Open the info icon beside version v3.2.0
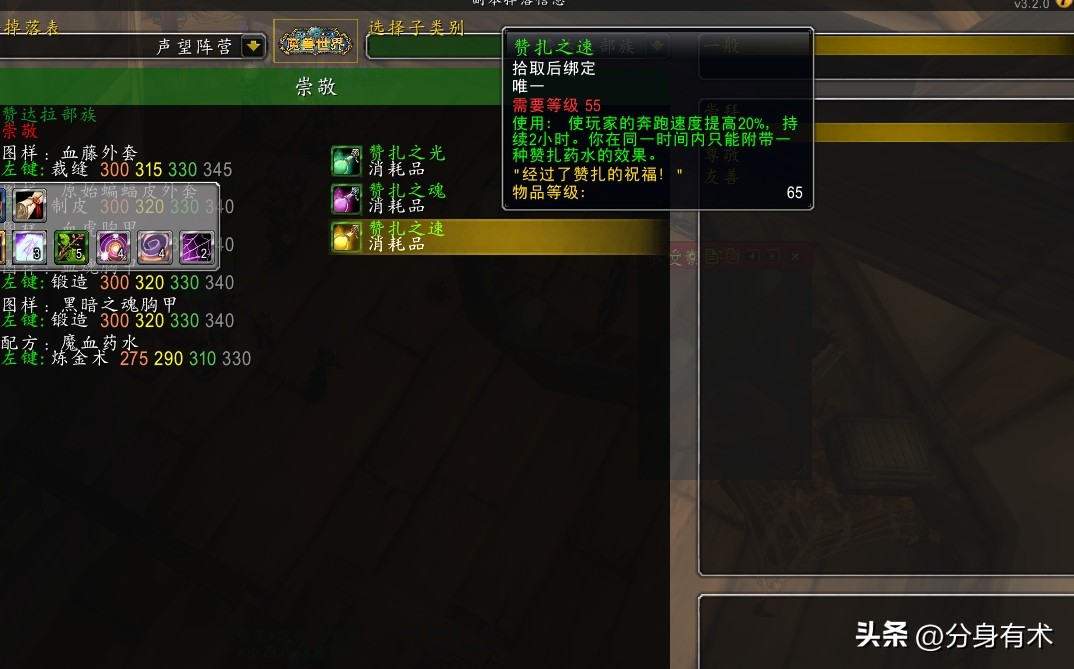The height and width of the screenshot is (669, 1074). point(1064,4)
